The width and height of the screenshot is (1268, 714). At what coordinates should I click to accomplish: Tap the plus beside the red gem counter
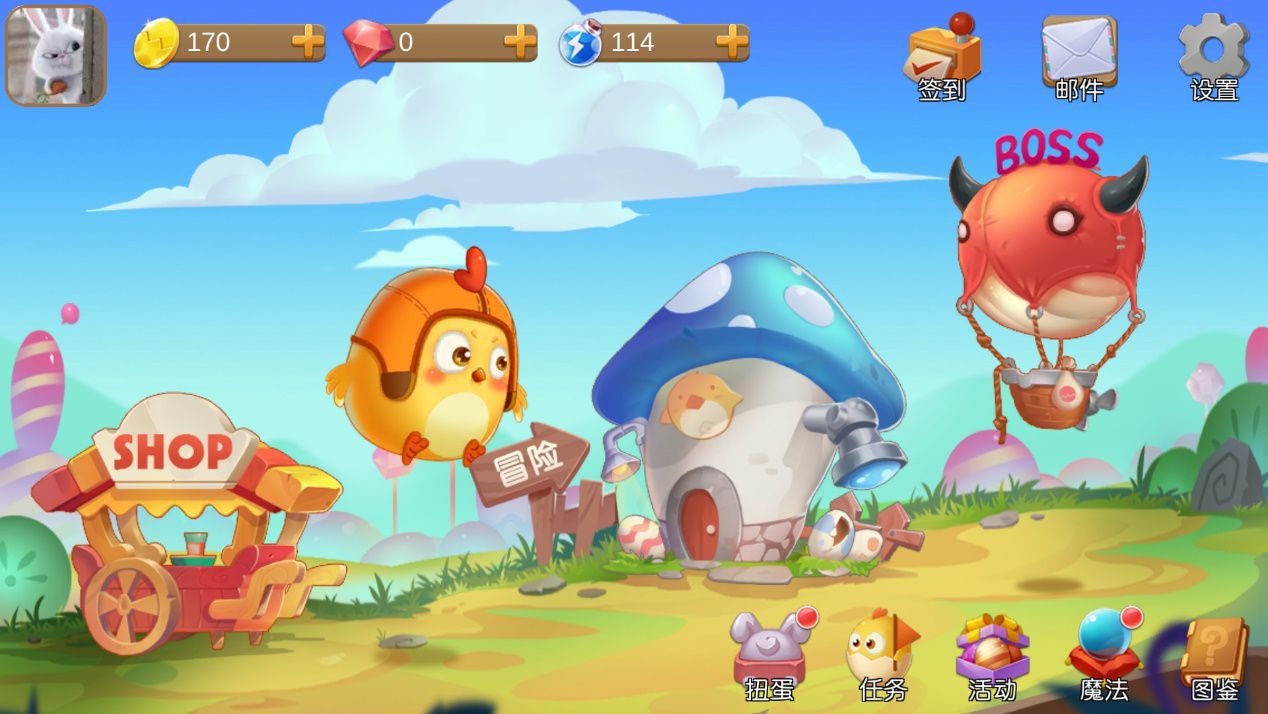(520, 42)
